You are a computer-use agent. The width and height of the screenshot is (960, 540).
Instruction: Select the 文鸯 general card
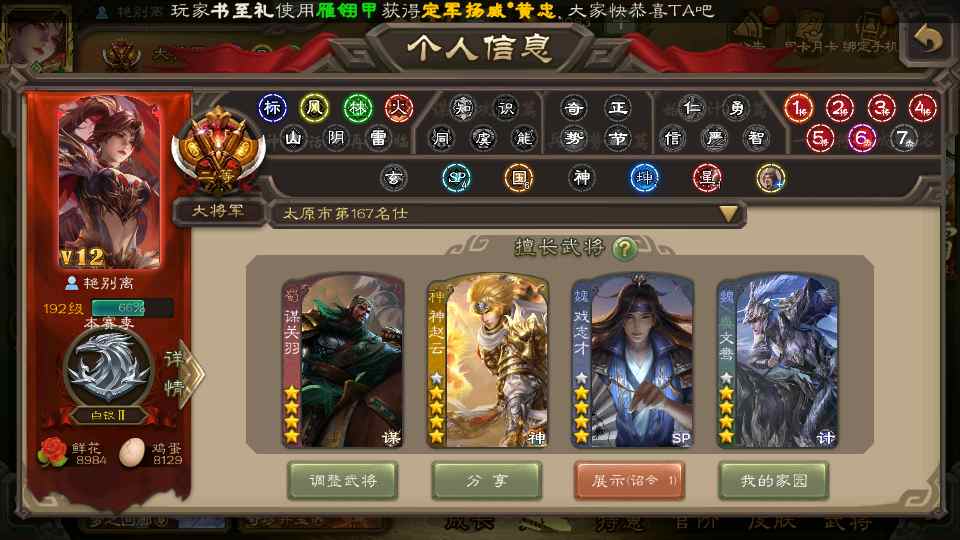(778, 361)
